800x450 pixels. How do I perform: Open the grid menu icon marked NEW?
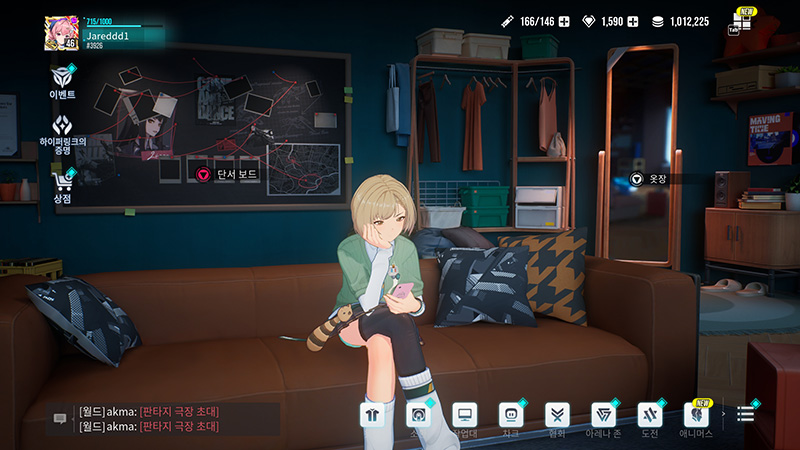pyautogui.click(x=740, y=22)
